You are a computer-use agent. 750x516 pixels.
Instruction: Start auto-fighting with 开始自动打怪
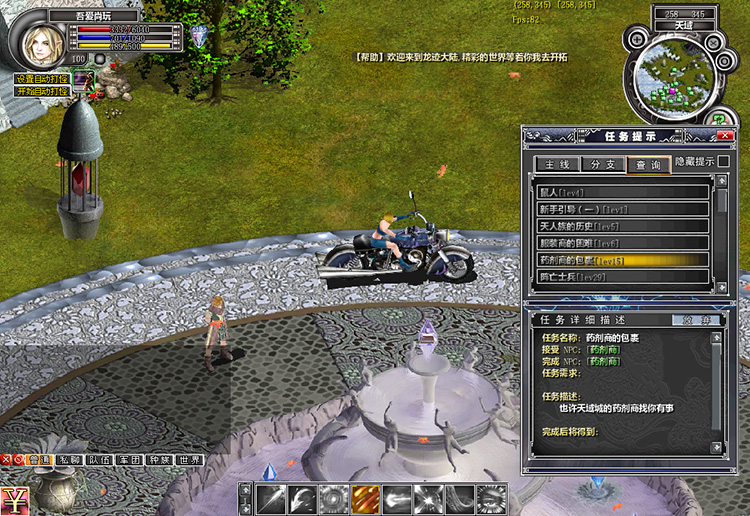point(41,91)
